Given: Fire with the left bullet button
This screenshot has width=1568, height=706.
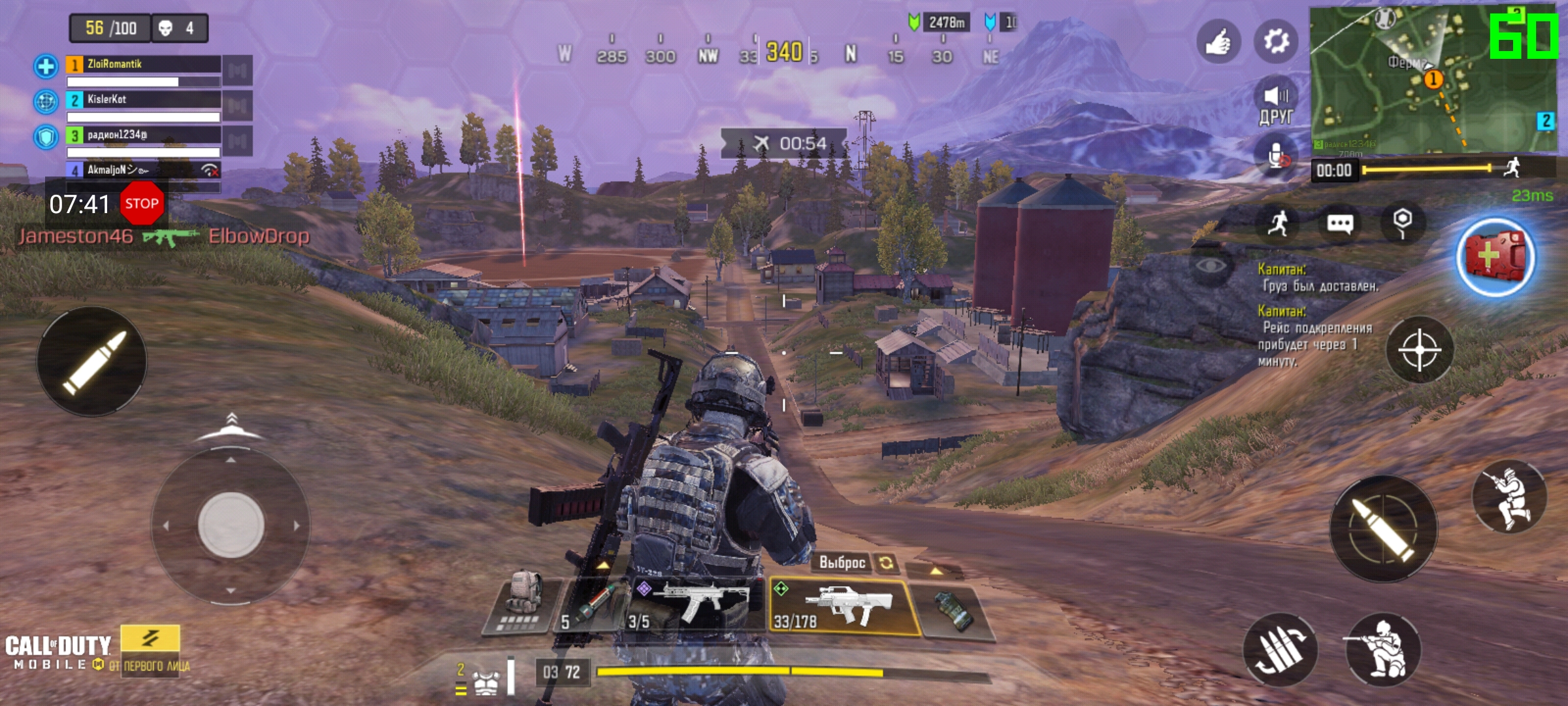Looking at the screenshot, I should point(92,361).
